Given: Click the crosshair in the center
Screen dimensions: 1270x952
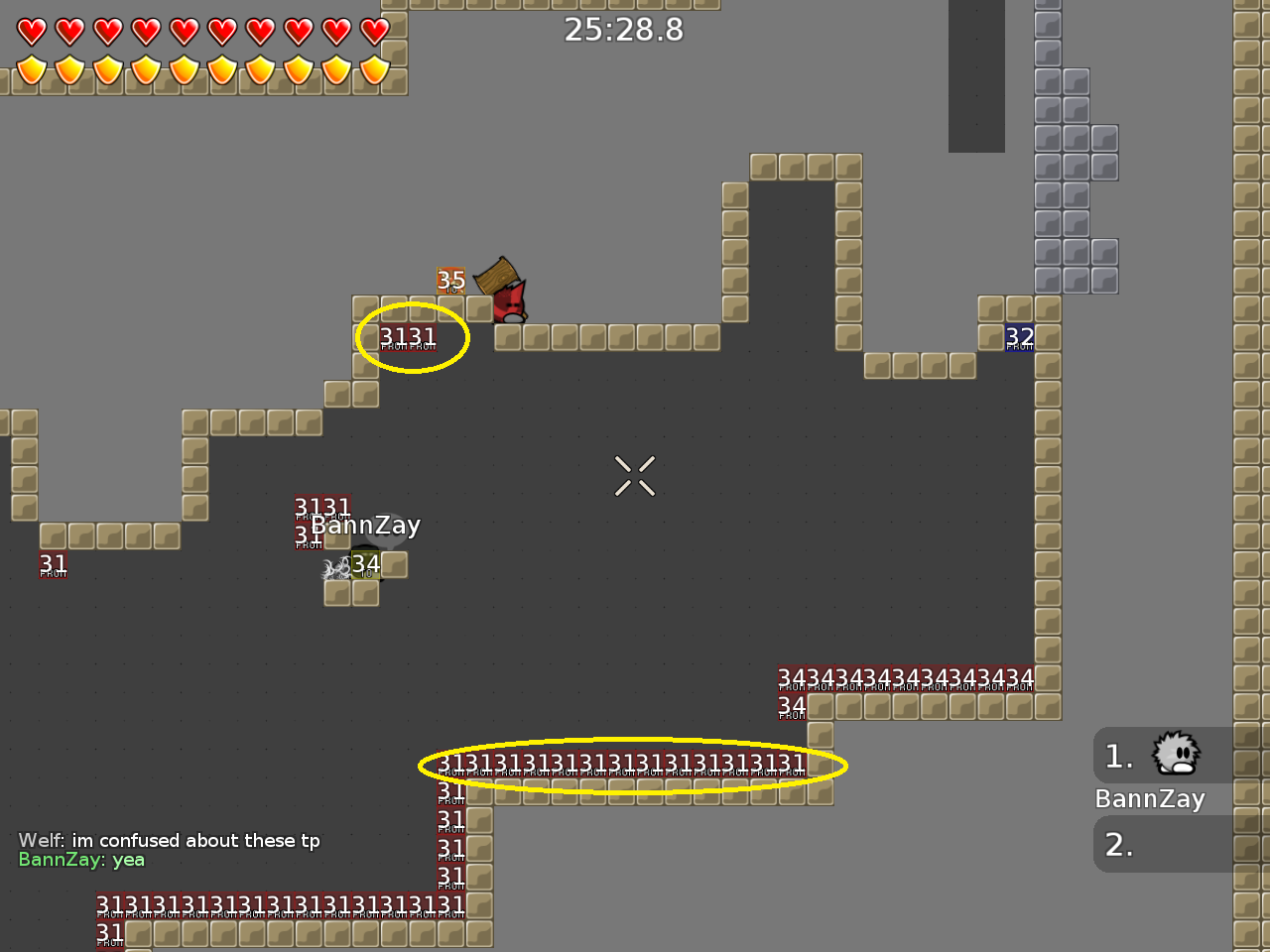Looking at the screenshot, I should 634,475.
